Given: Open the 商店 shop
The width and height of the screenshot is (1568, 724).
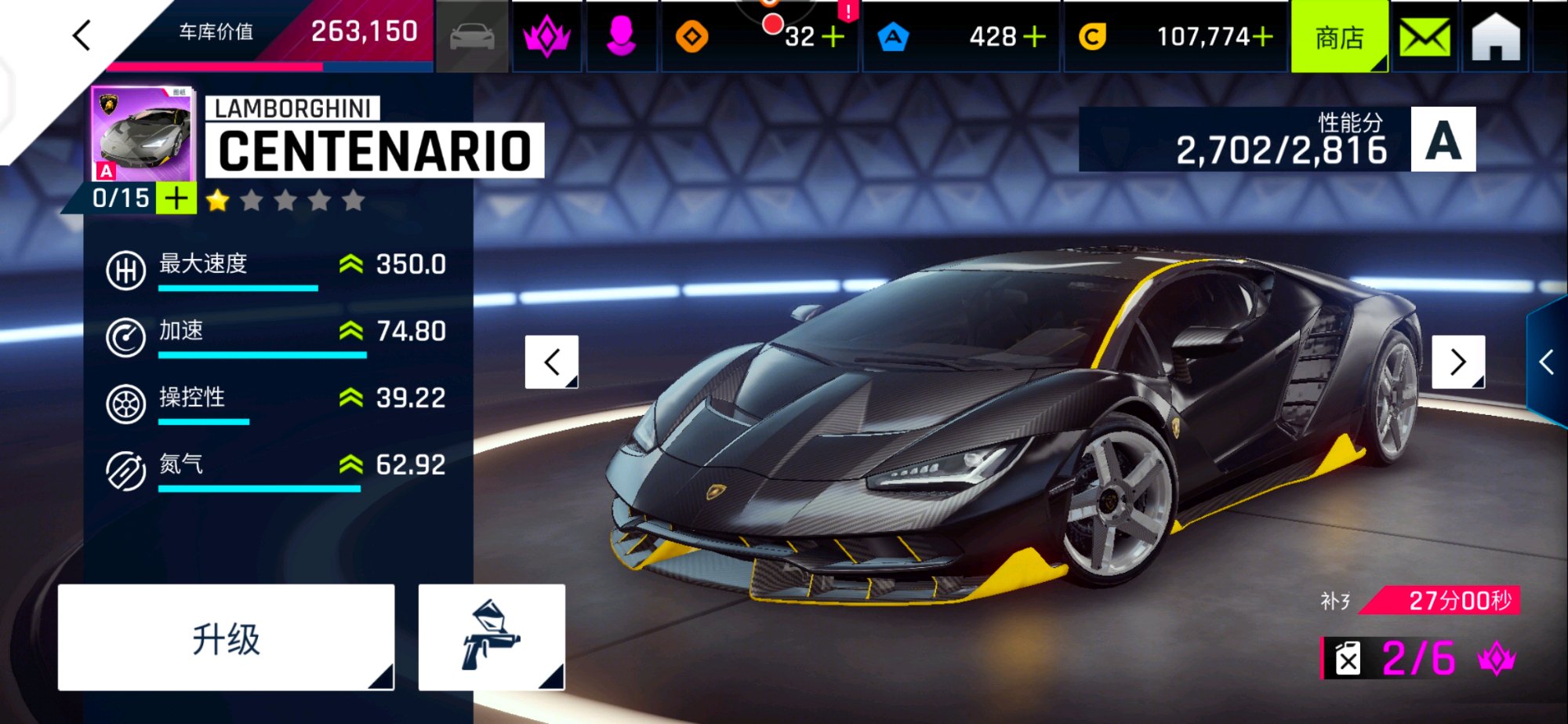Looking at the screenshot, I should coord(1339,37).
